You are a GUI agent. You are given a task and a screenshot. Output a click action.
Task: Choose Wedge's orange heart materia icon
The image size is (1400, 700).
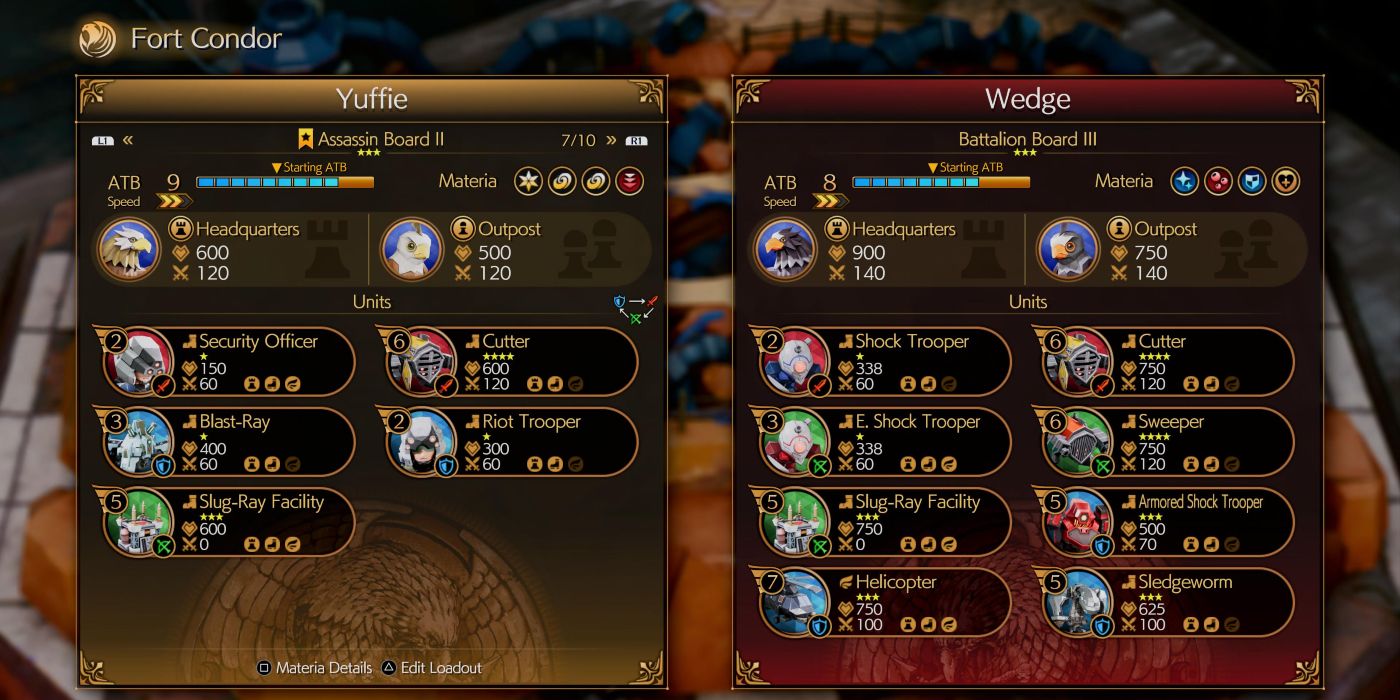pyautogui.click(x=1286, y=181)
